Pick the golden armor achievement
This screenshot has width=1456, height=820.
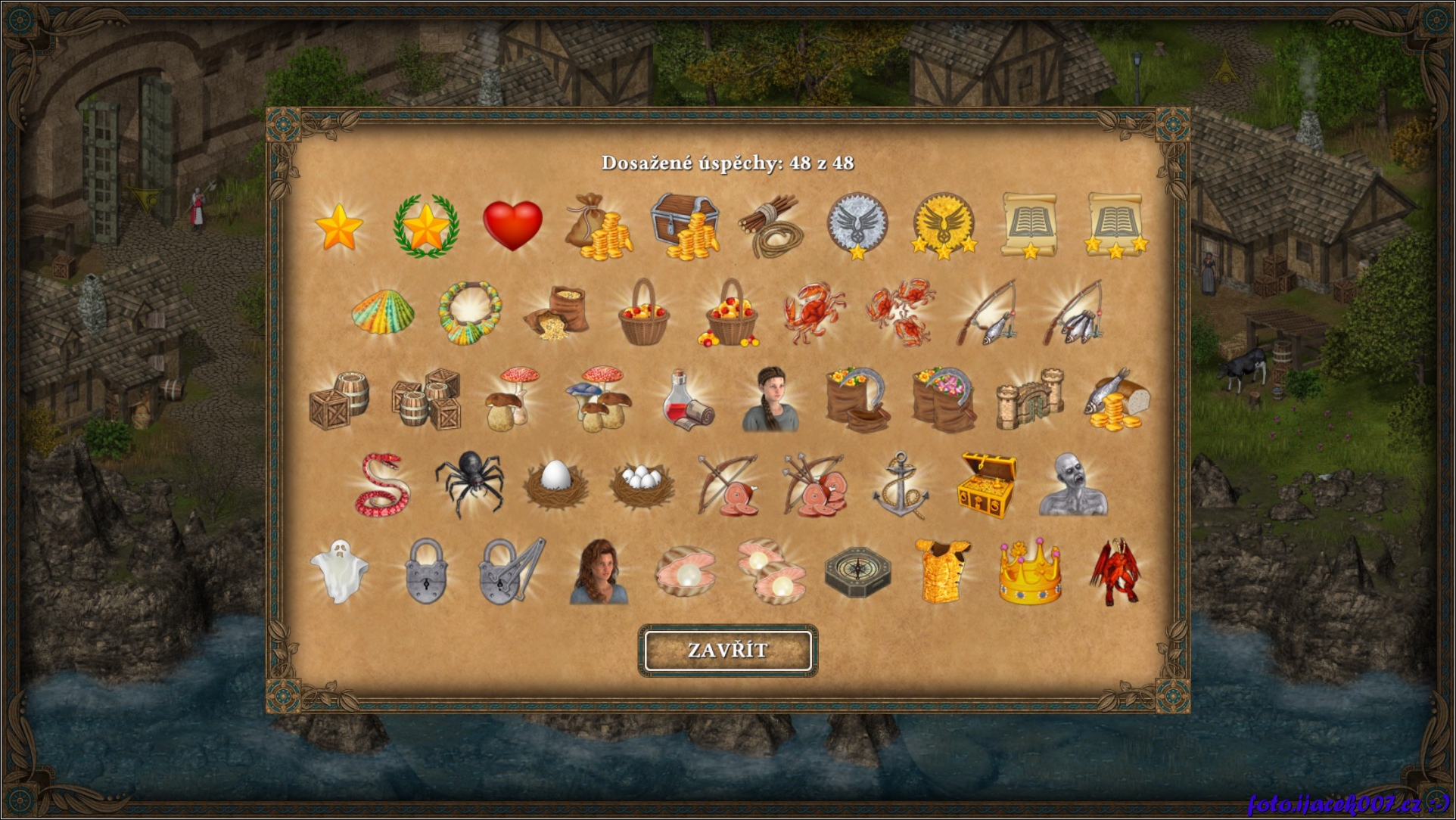coord(942,571)
